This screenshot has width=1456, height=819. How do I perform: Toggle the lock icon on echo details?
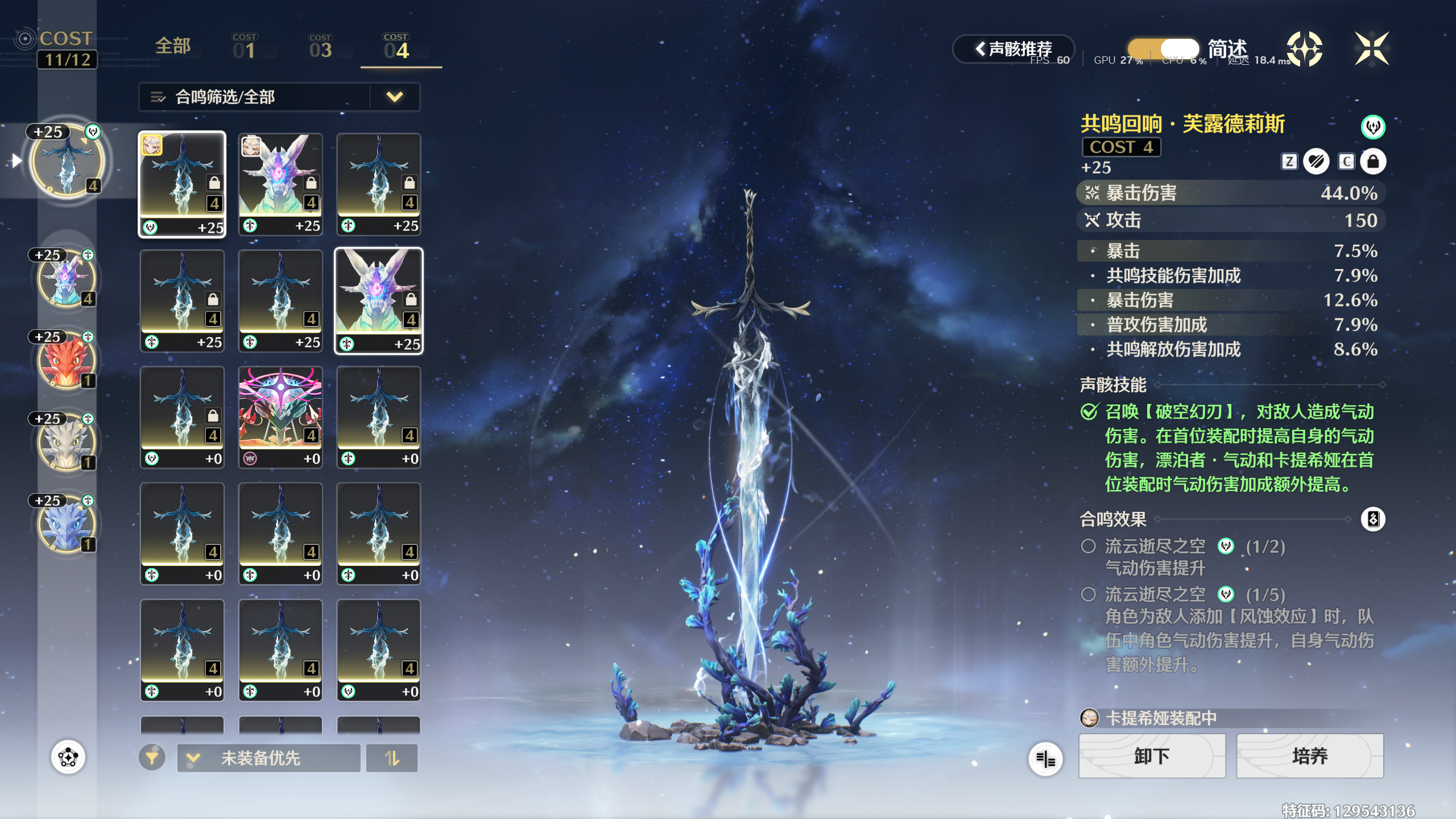1372,162
